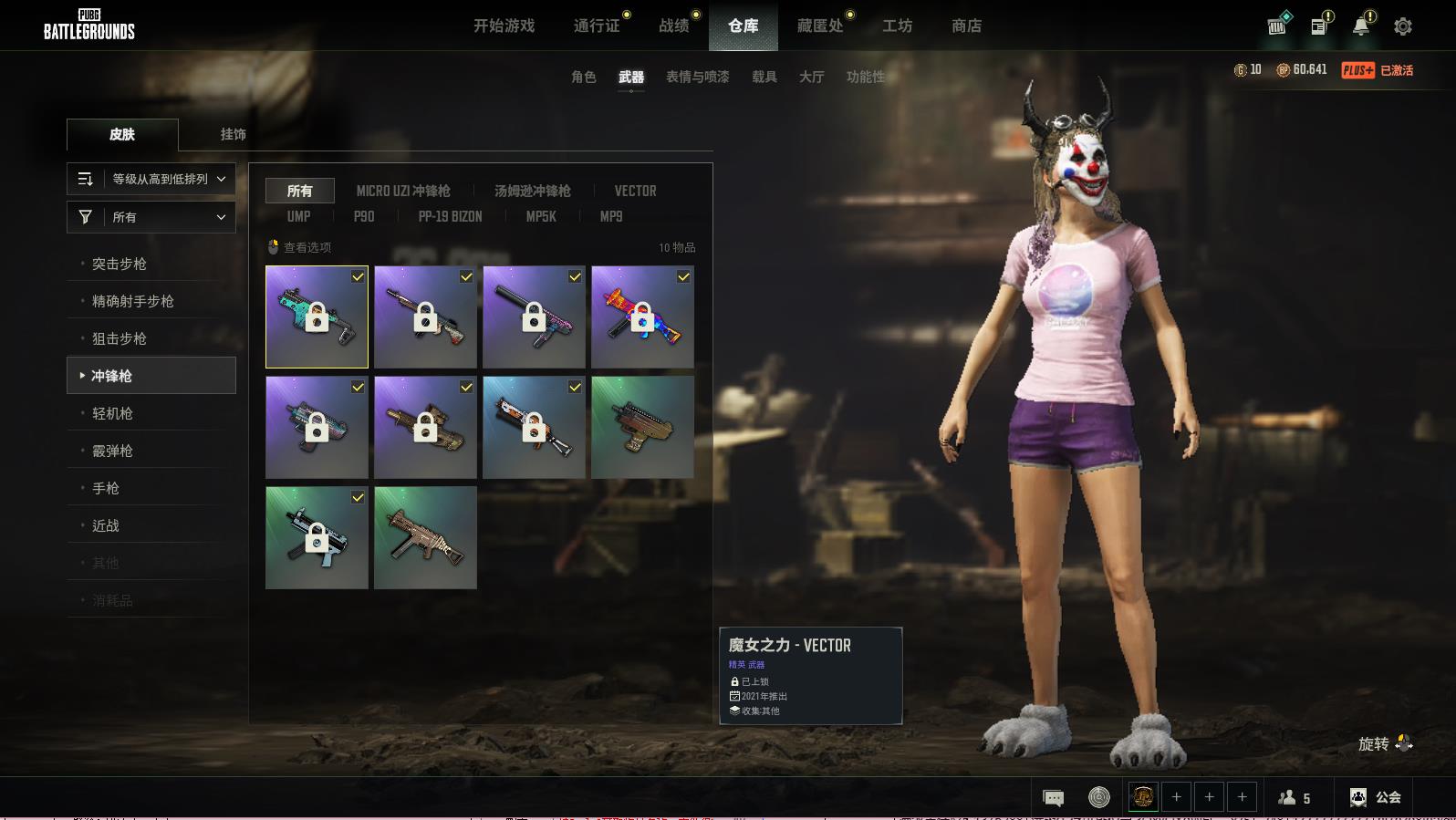Go to the 通行证 pass page
Image resolution: width=1456 pixels, height=820 pixels.
point(597,26)
